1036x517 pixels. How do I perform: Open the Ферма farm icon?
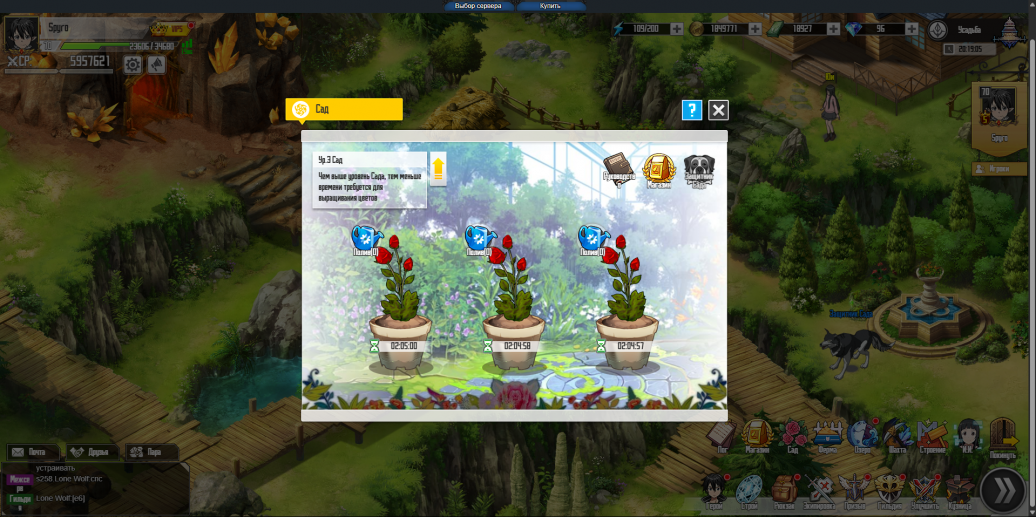[826, 435]
